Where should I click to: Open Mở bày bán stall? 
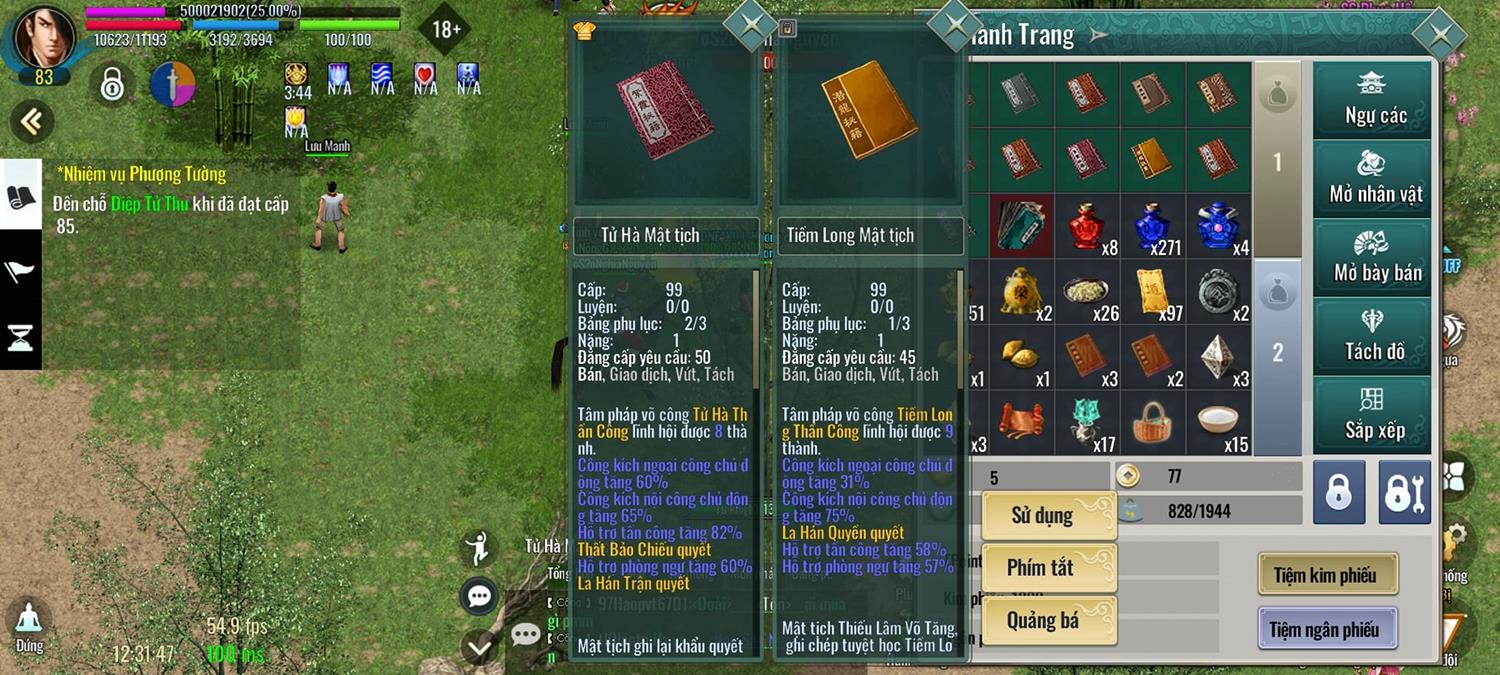1374,257
